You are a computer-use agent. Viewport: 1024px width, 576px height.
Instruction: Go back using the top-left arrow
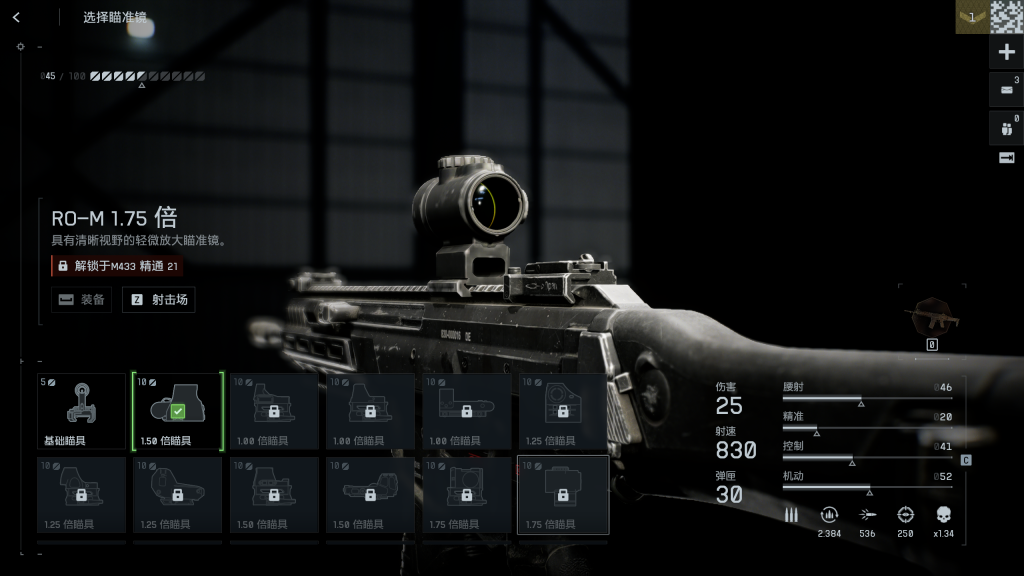16,17
